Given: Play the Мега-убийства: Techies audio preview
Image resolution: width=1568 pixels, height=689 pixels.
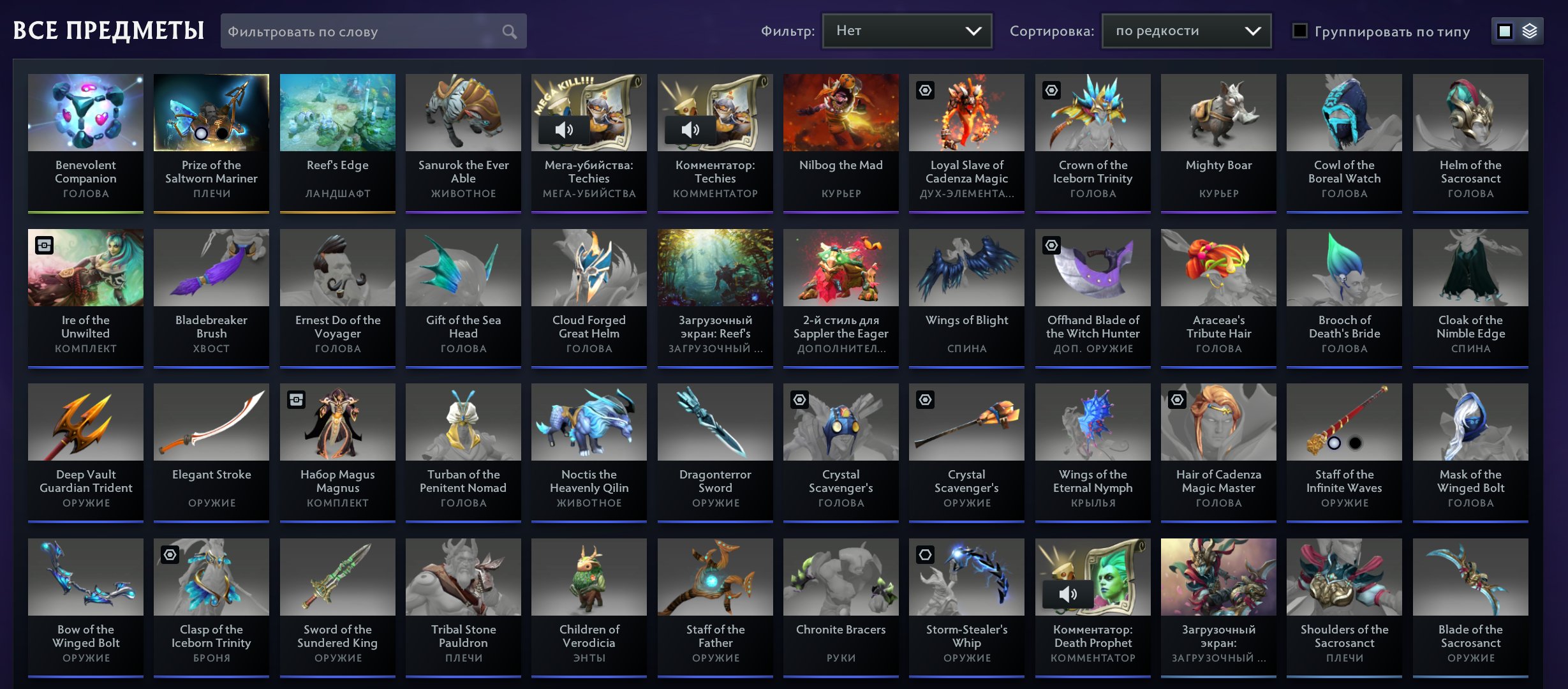Looking at the screenshot, I should (564, 130).
